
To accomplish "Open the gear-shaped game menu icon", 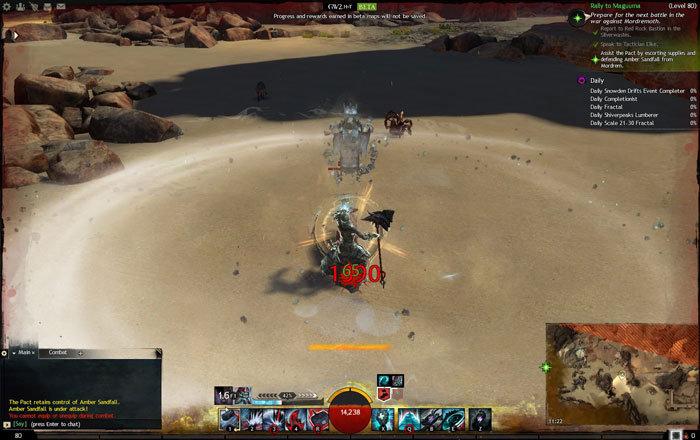I will click(x=7, y=5).
